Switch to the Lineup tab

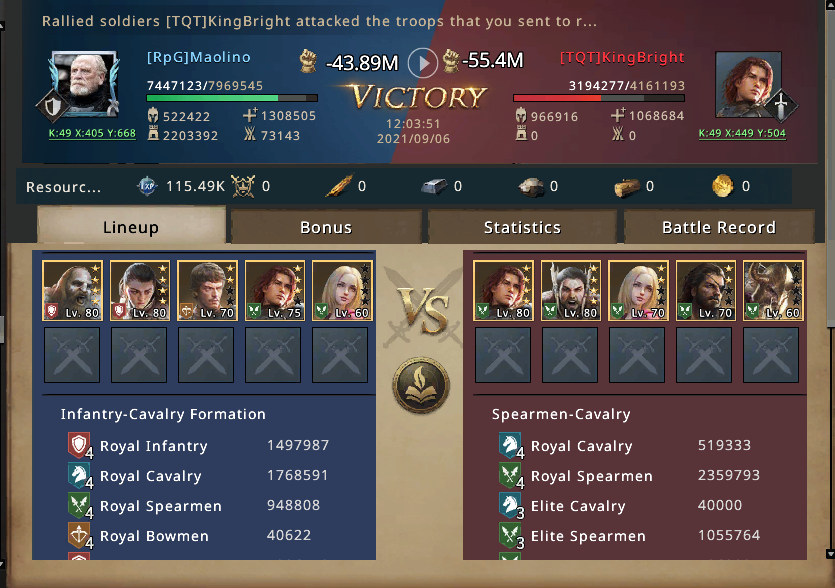[x=131, y=227]
